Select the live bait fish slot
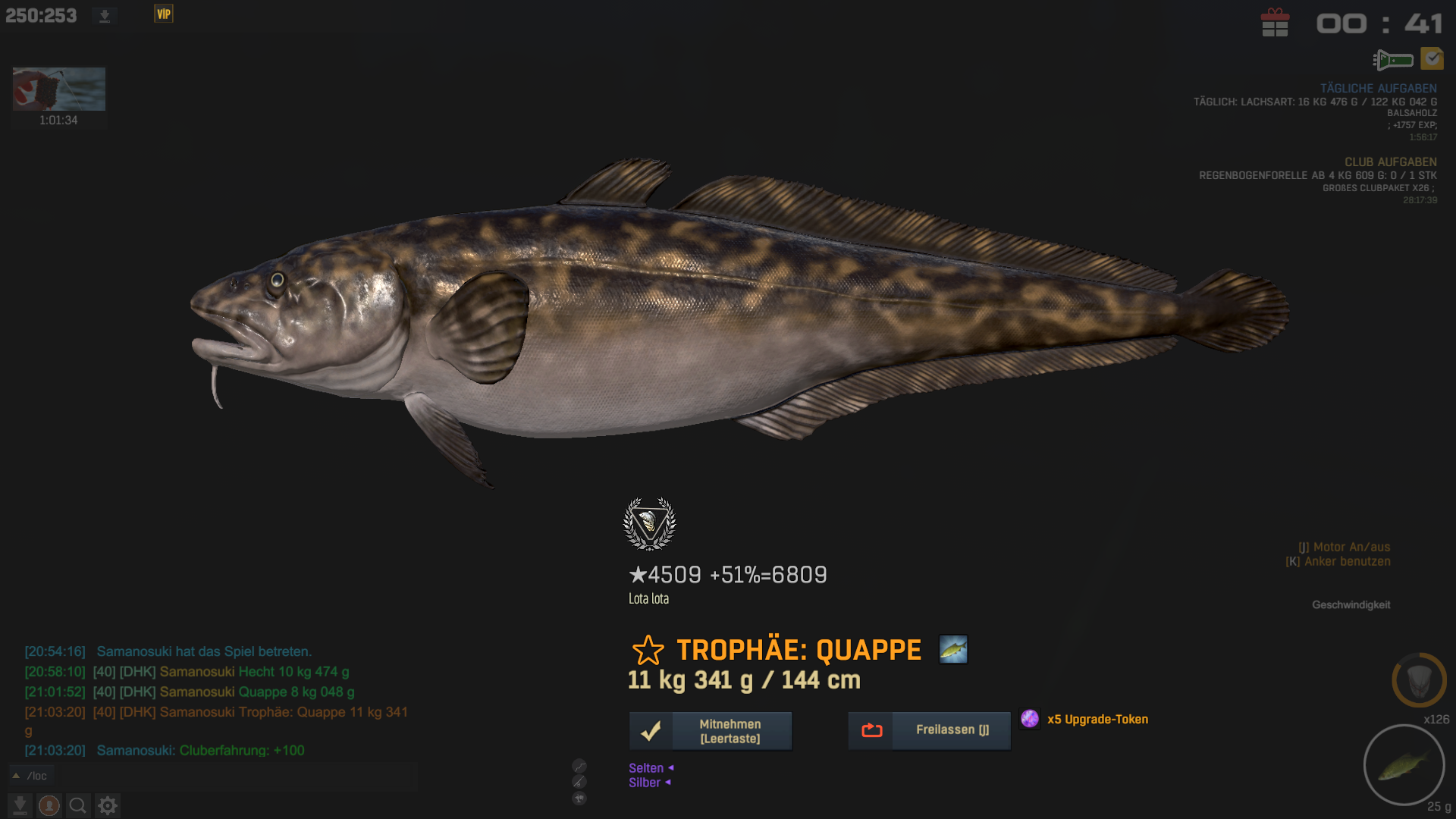Viewport: 1456px width, 819px height. 1404,764
